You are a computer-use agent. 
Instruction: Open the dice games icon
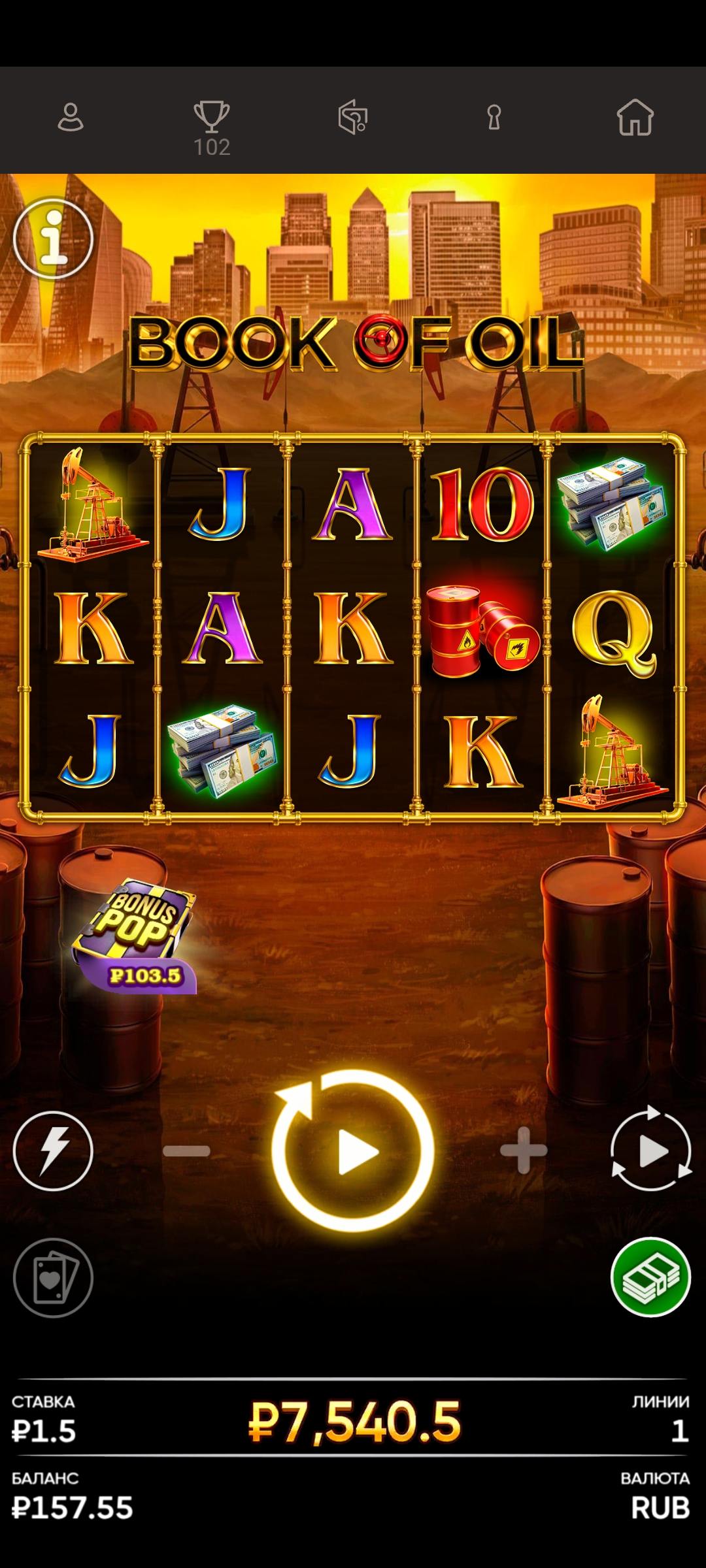coord(353,118)
